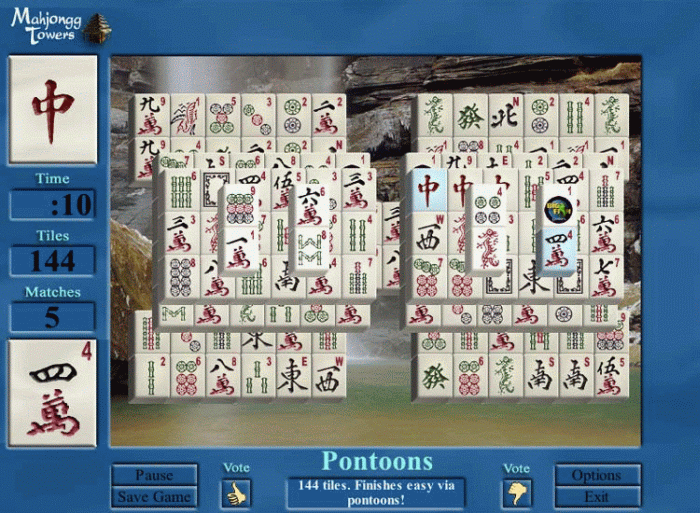Image resolution: width=700 pixels, height=513 pixels.
Task: Select the blue-highlighted four wan board tile
Action: tap(558, 251)
